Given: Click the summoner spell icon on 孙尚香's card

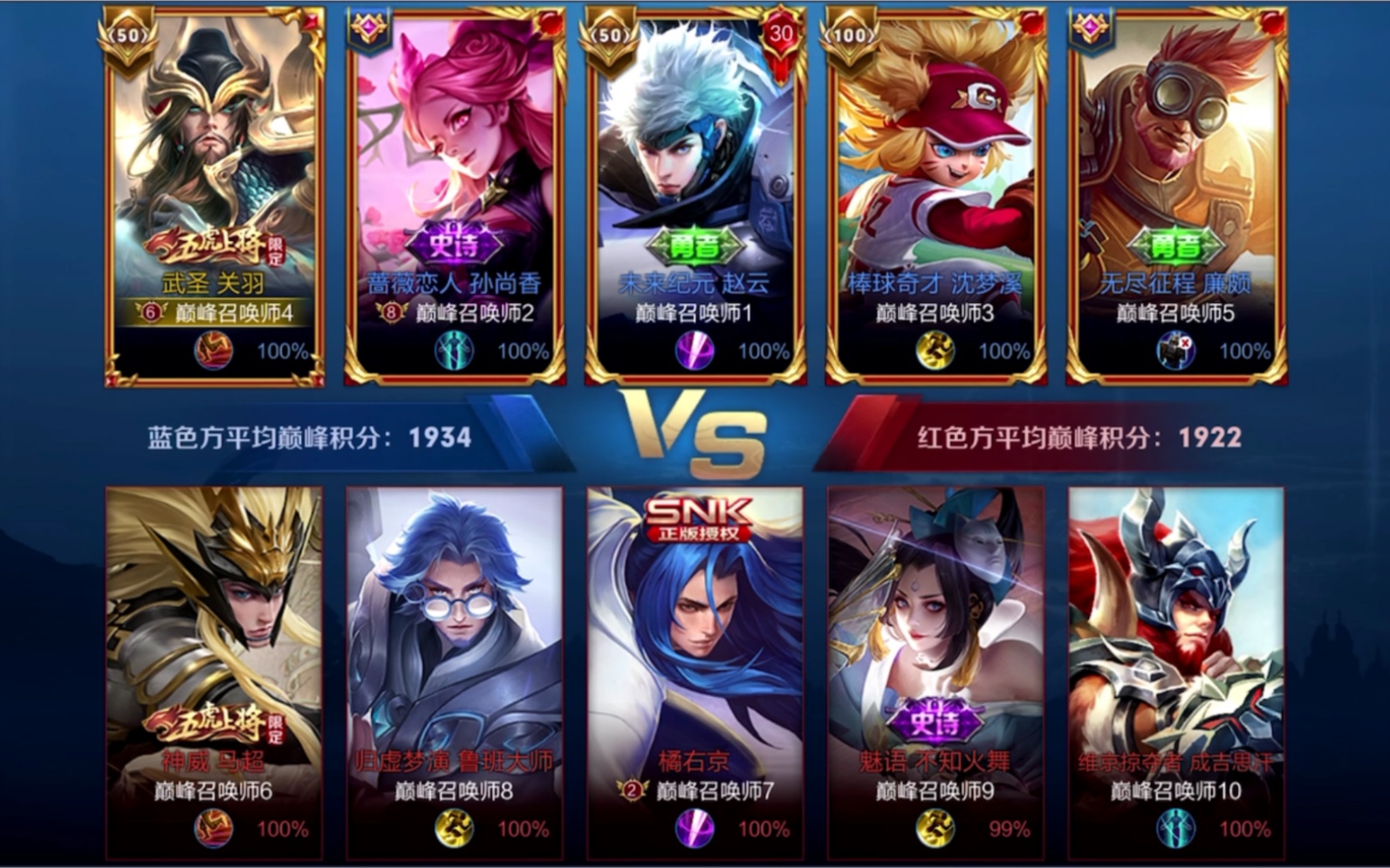Looking at the screenshot, I should (455, 351).
